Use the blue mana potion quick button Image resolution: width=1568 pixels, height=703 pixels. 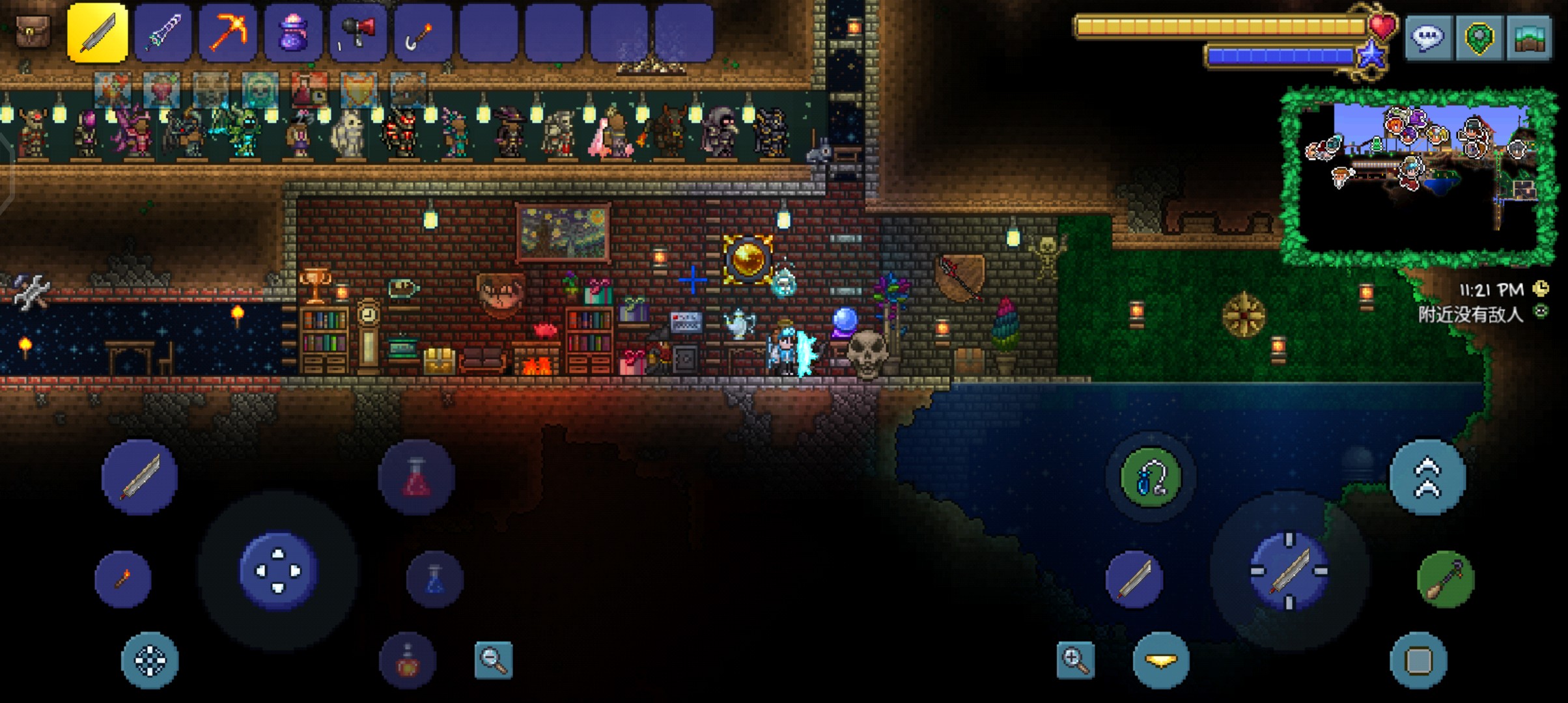[434, 579]
